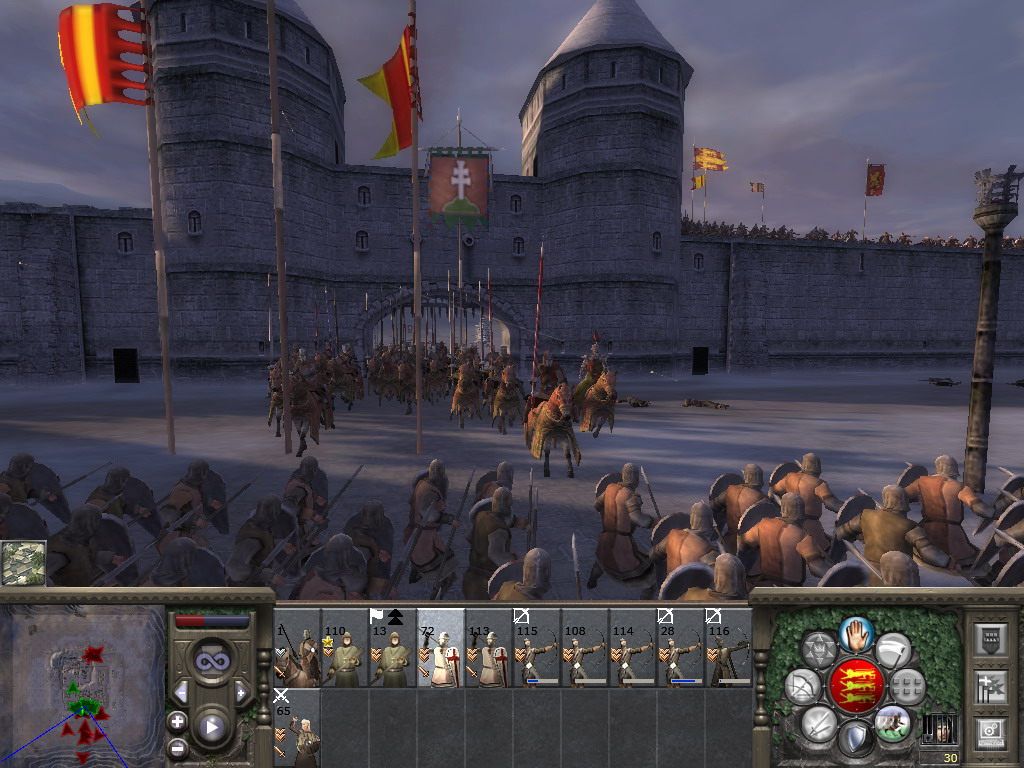This screenshot has width=1024, height=768.
Task: Increase the game speed
Action: click(x=240, y=692)
